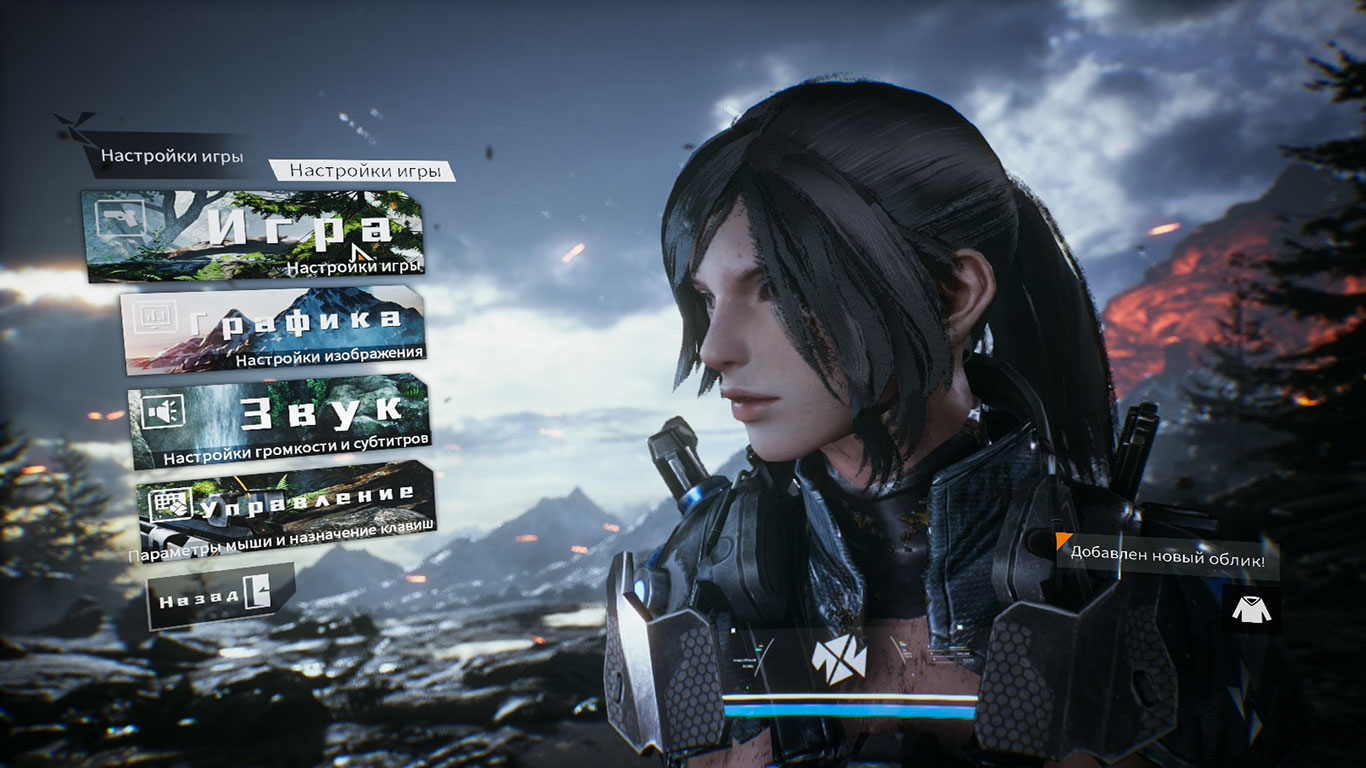Open the Игра game settings

tap(255, 235)
